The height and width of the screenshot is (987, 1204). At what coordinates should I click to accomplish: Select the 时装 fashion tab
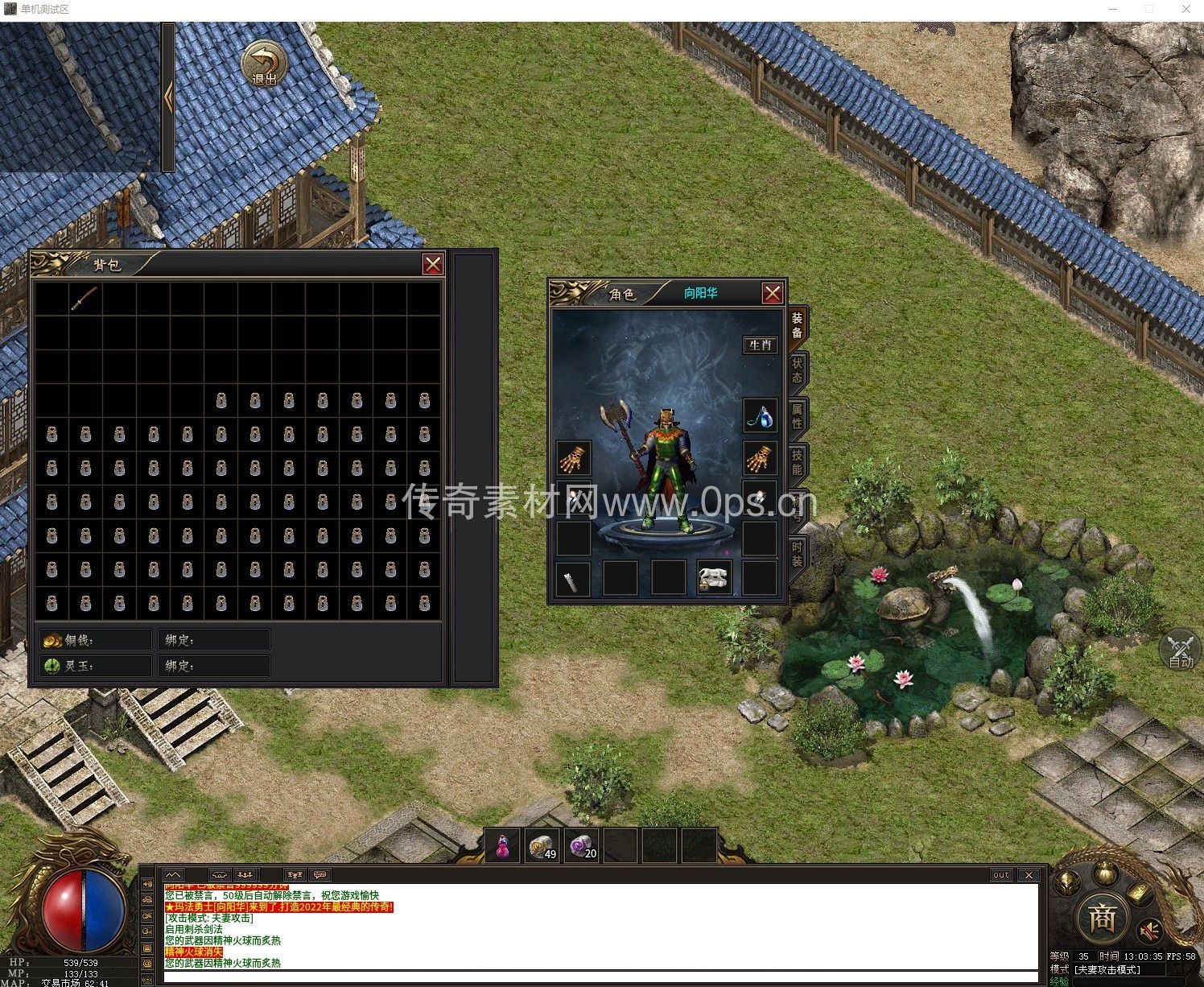tap(797, 554)
